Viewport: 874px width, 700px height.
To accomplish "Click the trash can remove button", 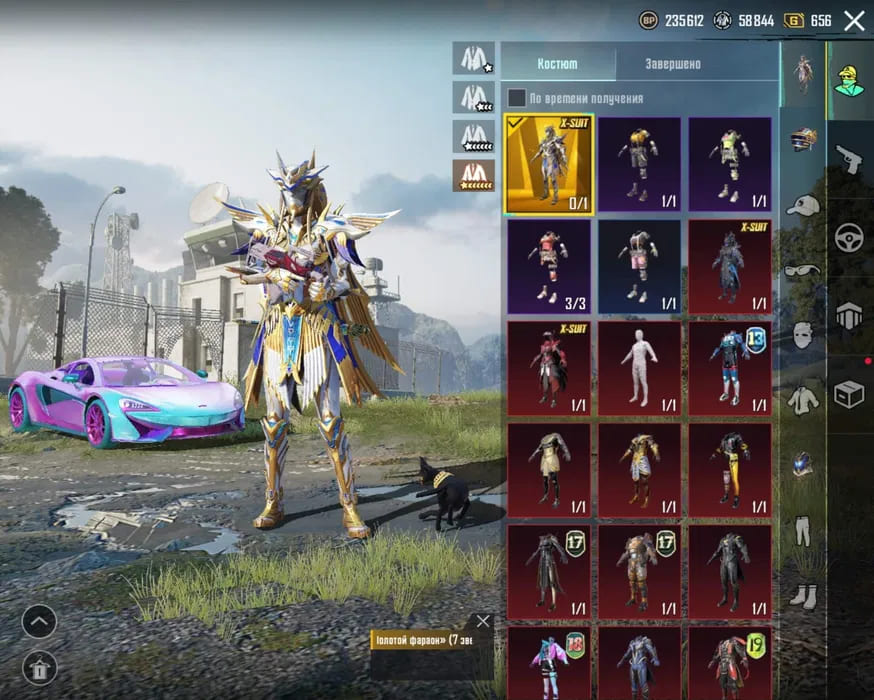I will [39, 665].
